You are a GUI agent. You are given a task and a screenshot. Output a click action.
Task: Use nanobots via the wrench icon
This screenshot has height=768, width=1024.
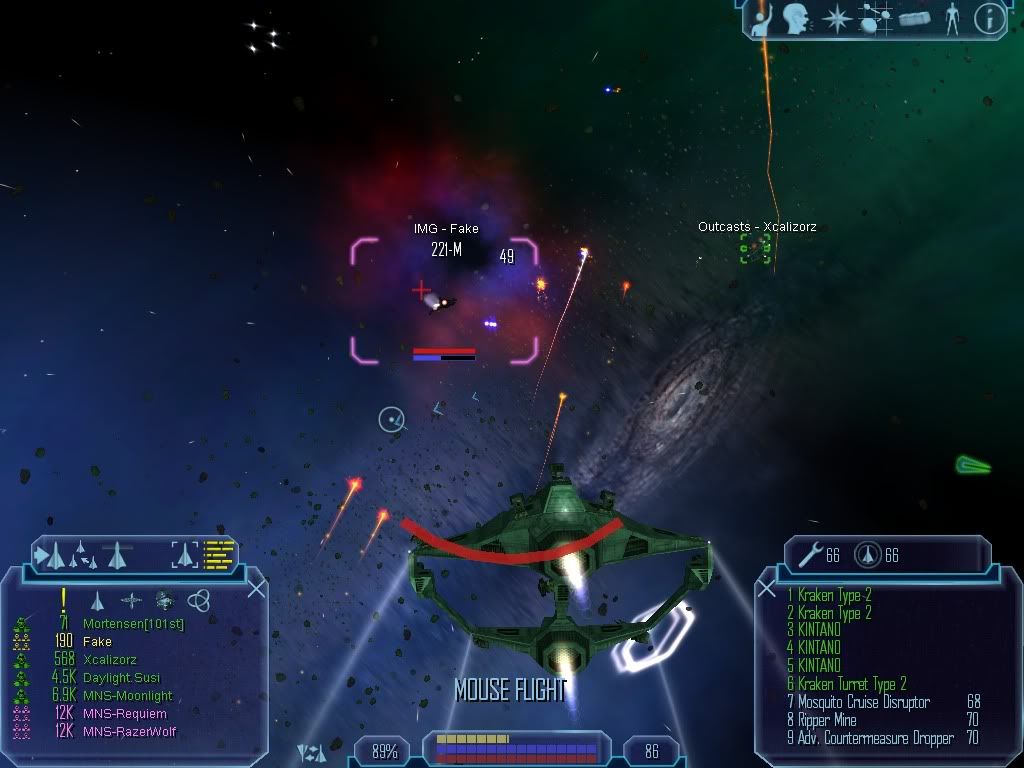[805, 554]
